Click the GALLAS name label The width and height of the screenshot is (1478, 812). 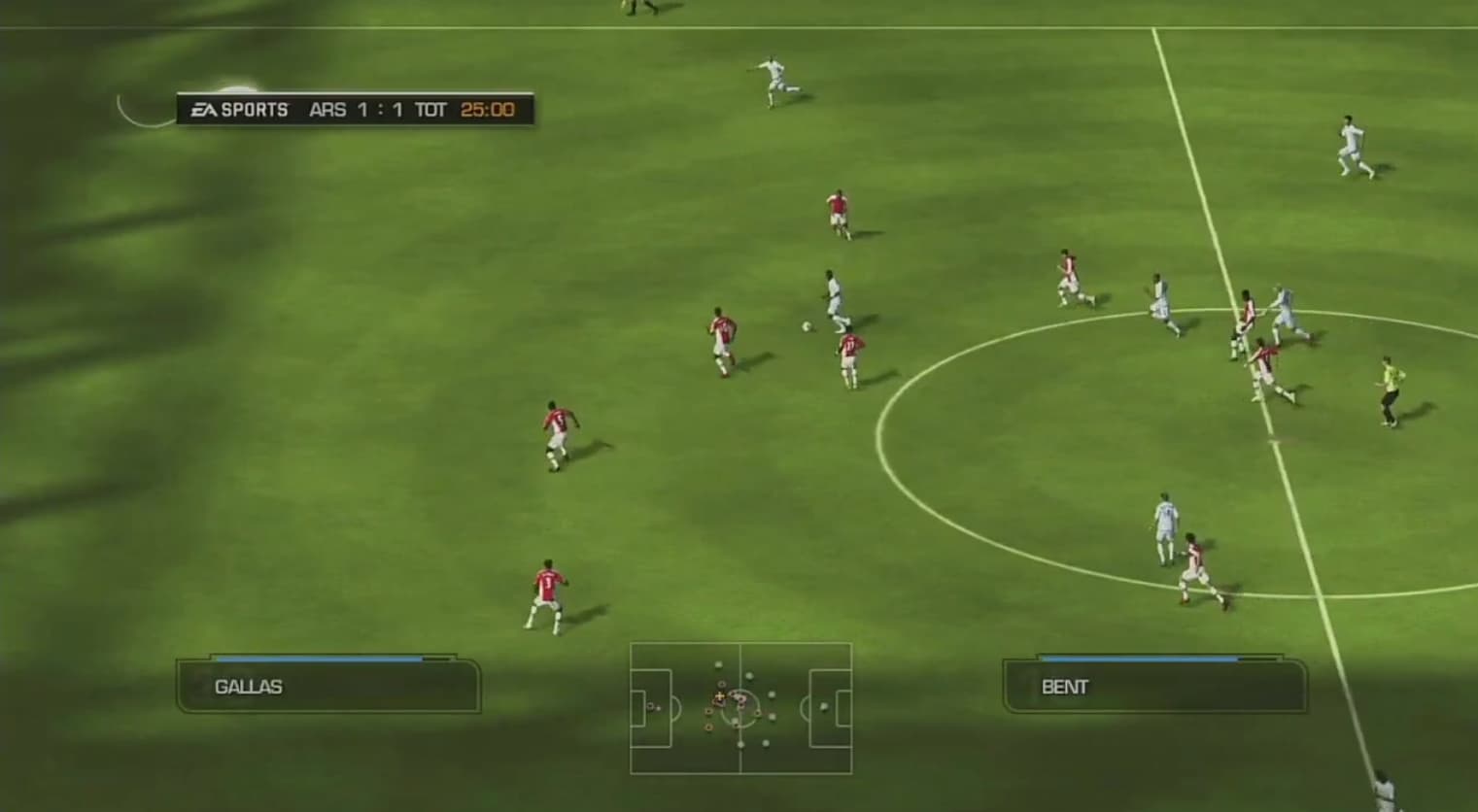(x=246, y=687)
